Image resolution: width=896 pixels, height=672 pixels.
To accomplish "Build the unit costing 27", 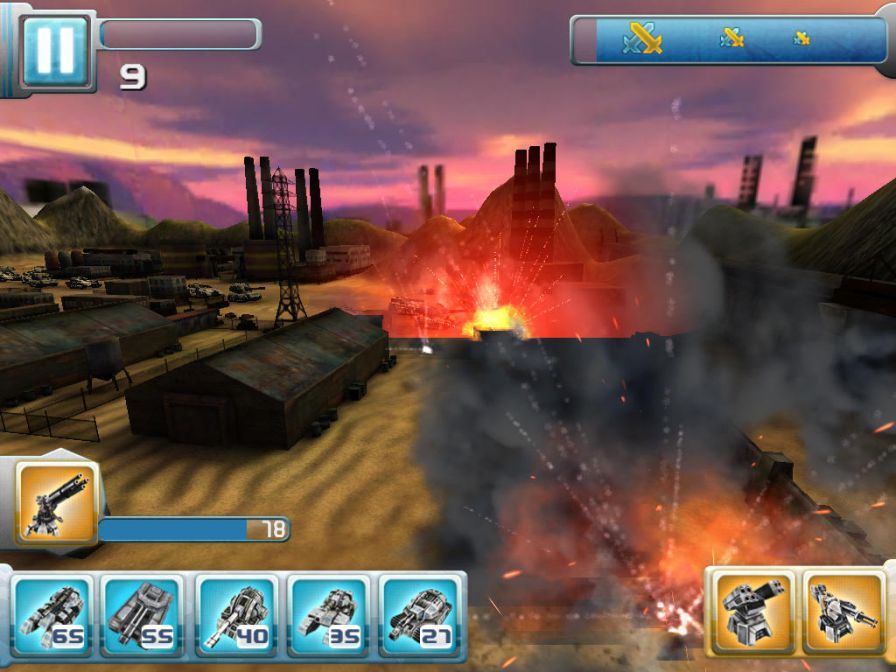I will point(423,615).
